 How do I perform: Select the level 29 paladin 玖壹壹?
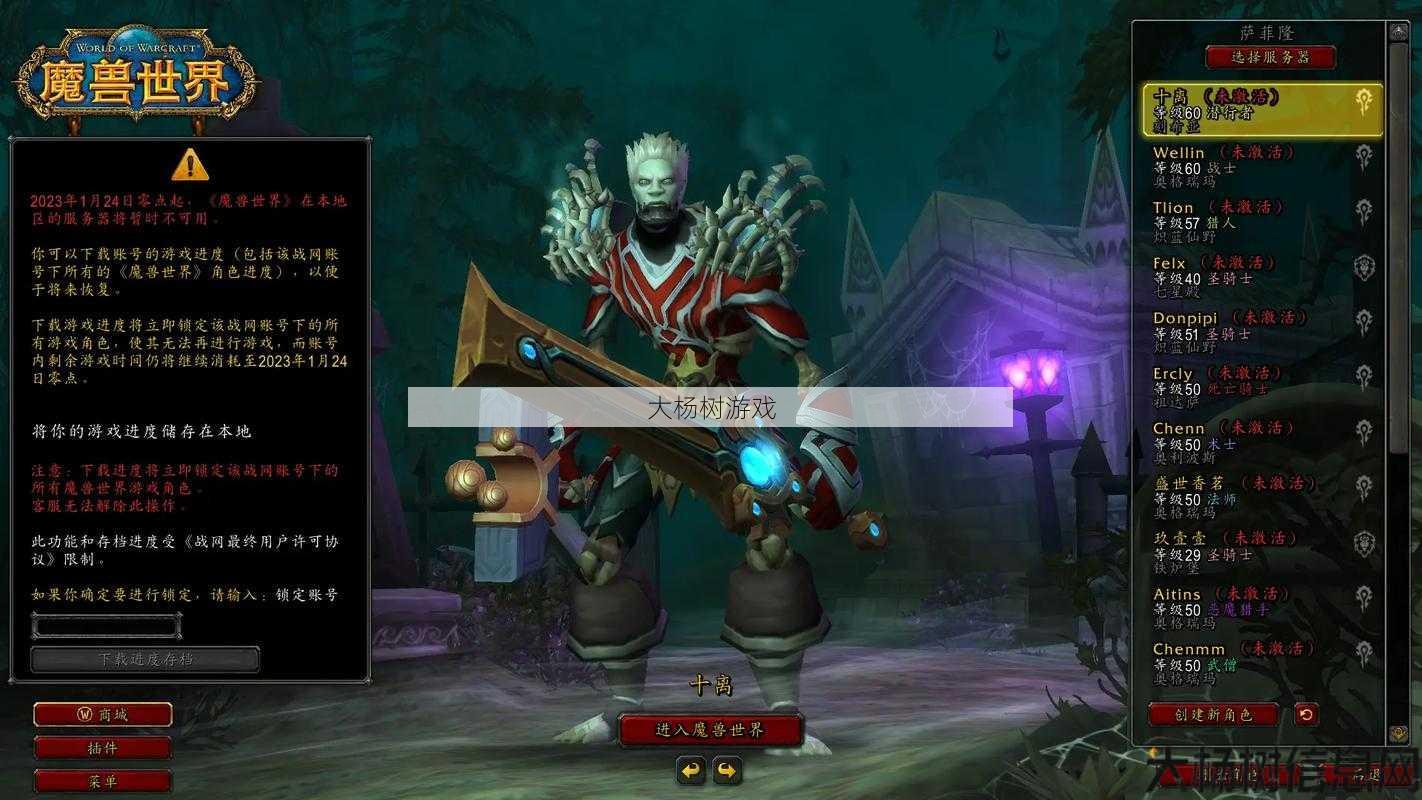click(x=1262, y=552)
